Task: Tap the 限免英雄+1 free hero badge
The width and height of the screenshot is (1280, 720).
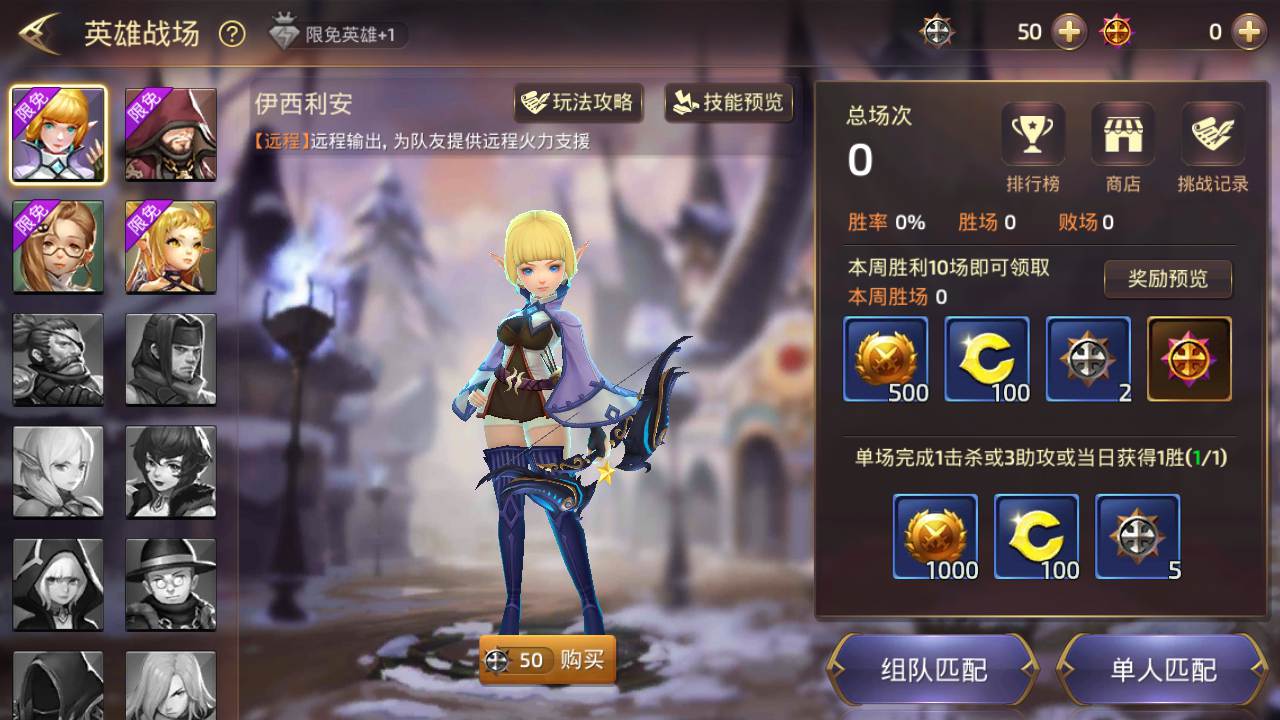Action: (338, 35)
